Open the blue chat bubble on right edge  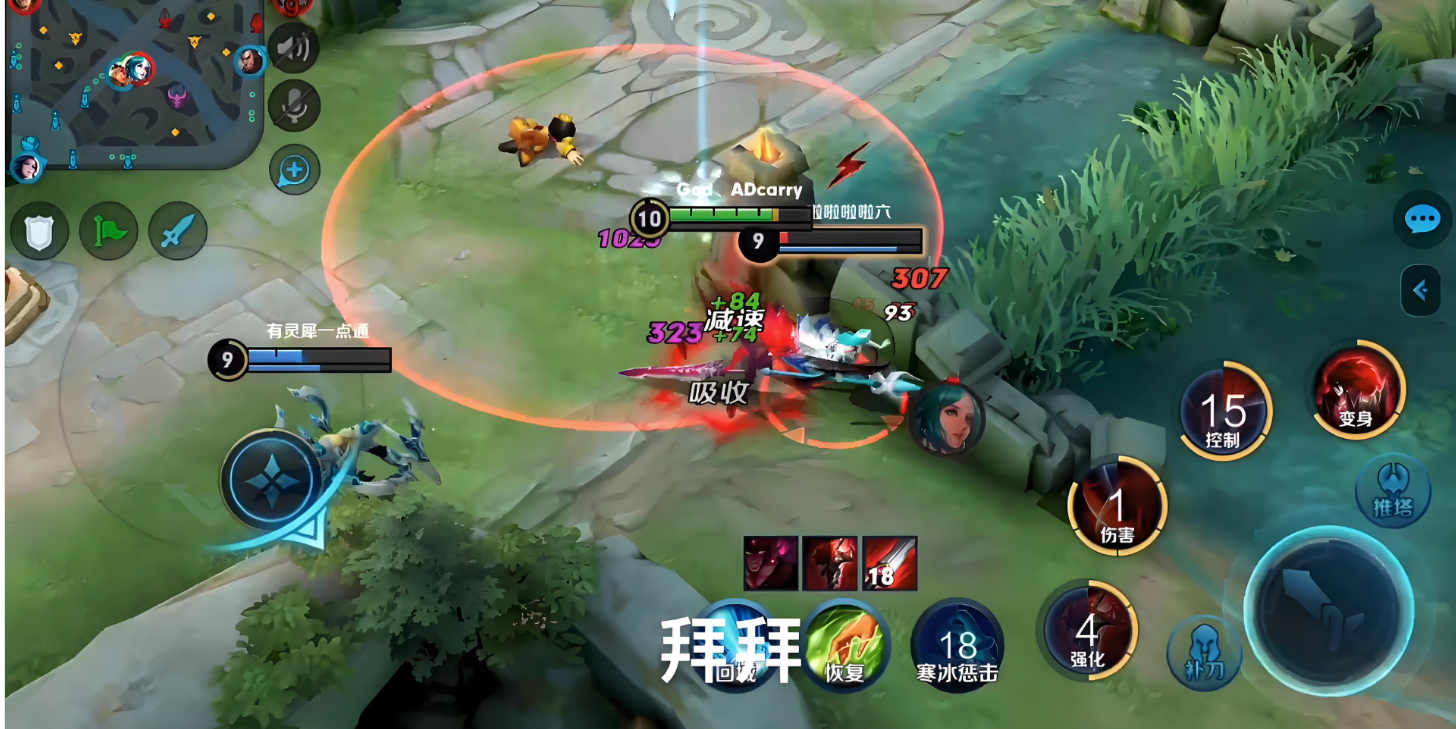(x=1422, y=220)
